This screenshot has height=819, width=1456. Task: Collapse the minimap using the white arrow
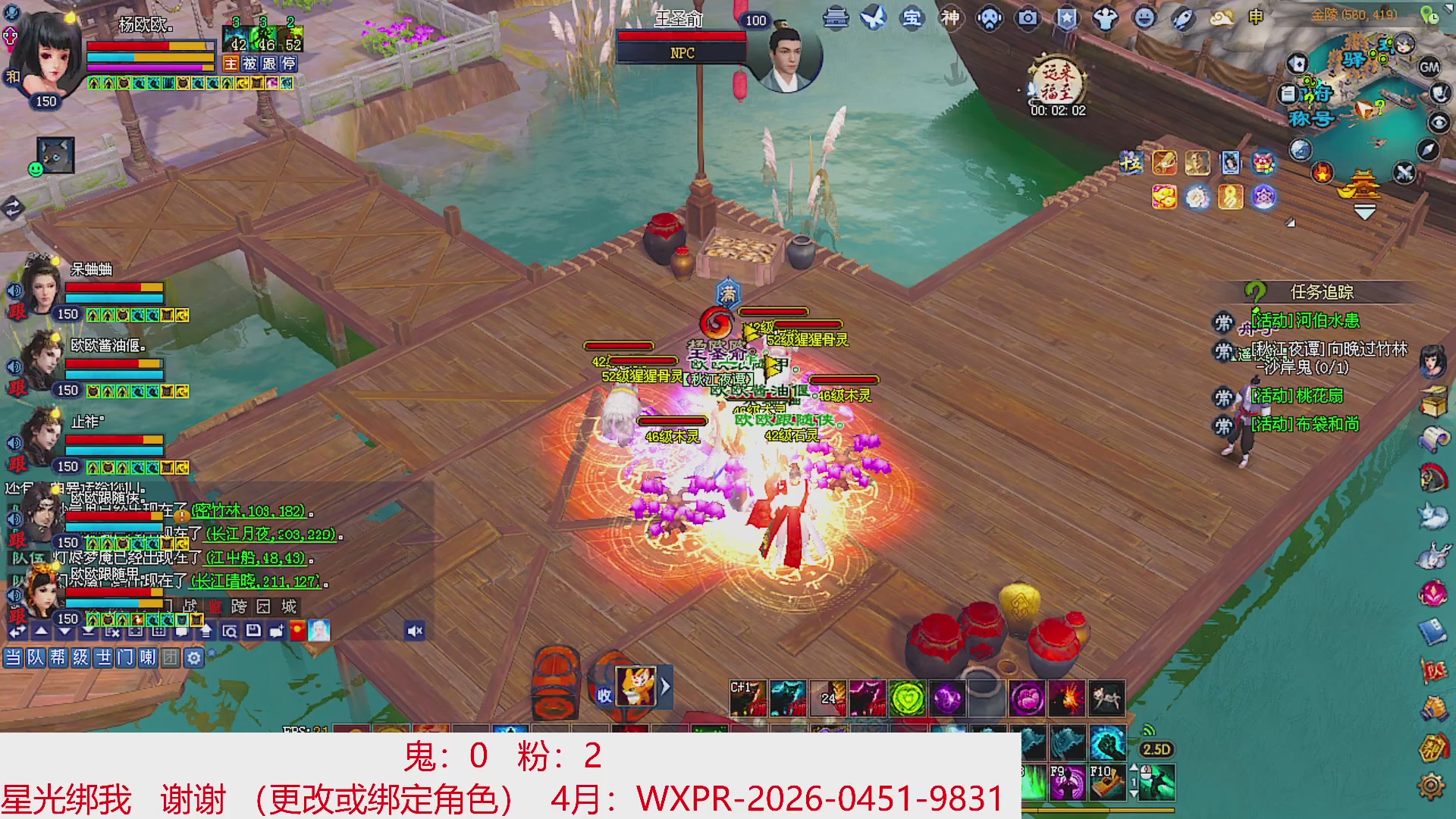pyautogui.click(x=1447, y=6)
